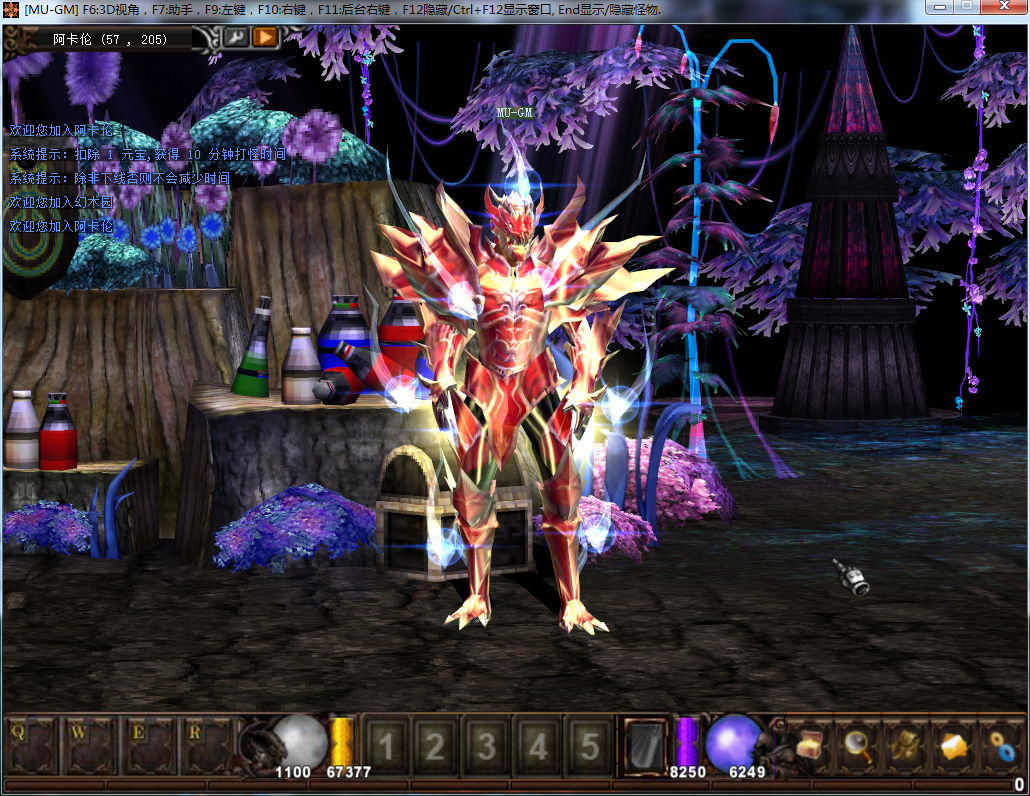
Task: Open the yellow envelope mail icon
Action: (x=954, y=745)
